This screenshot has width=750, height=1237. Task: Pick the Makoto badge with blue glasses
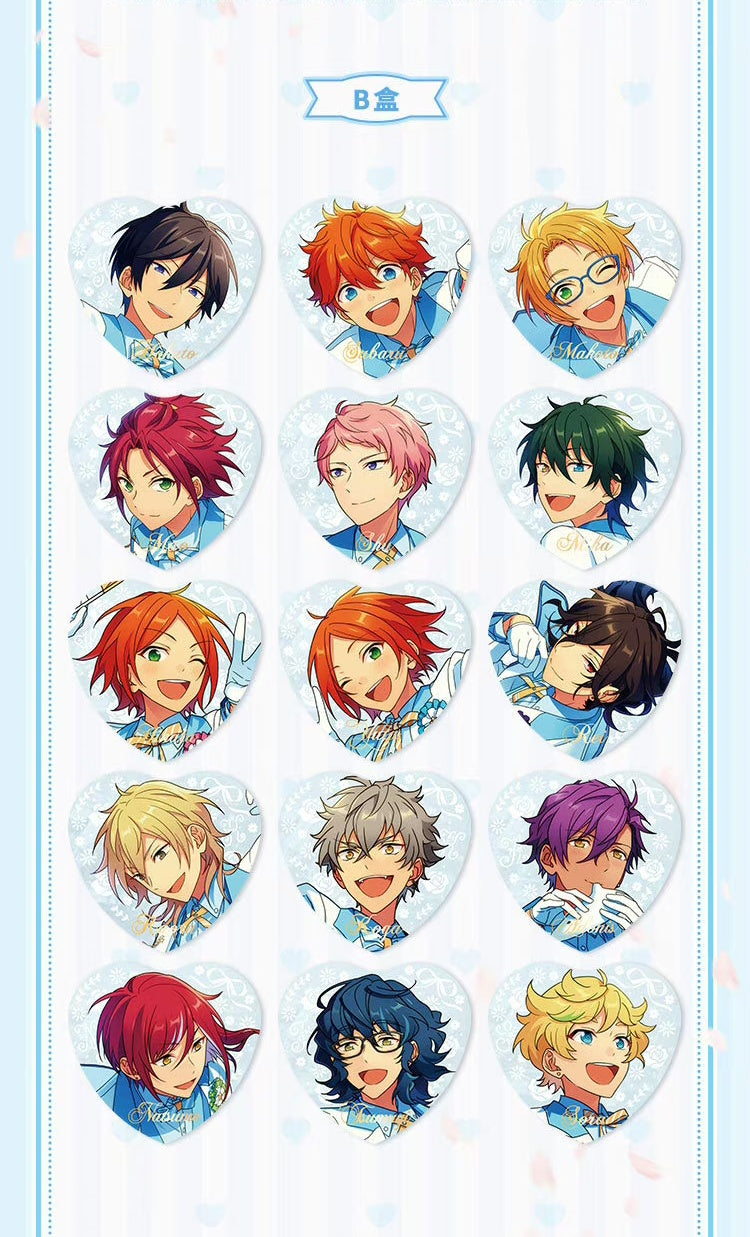585,286
